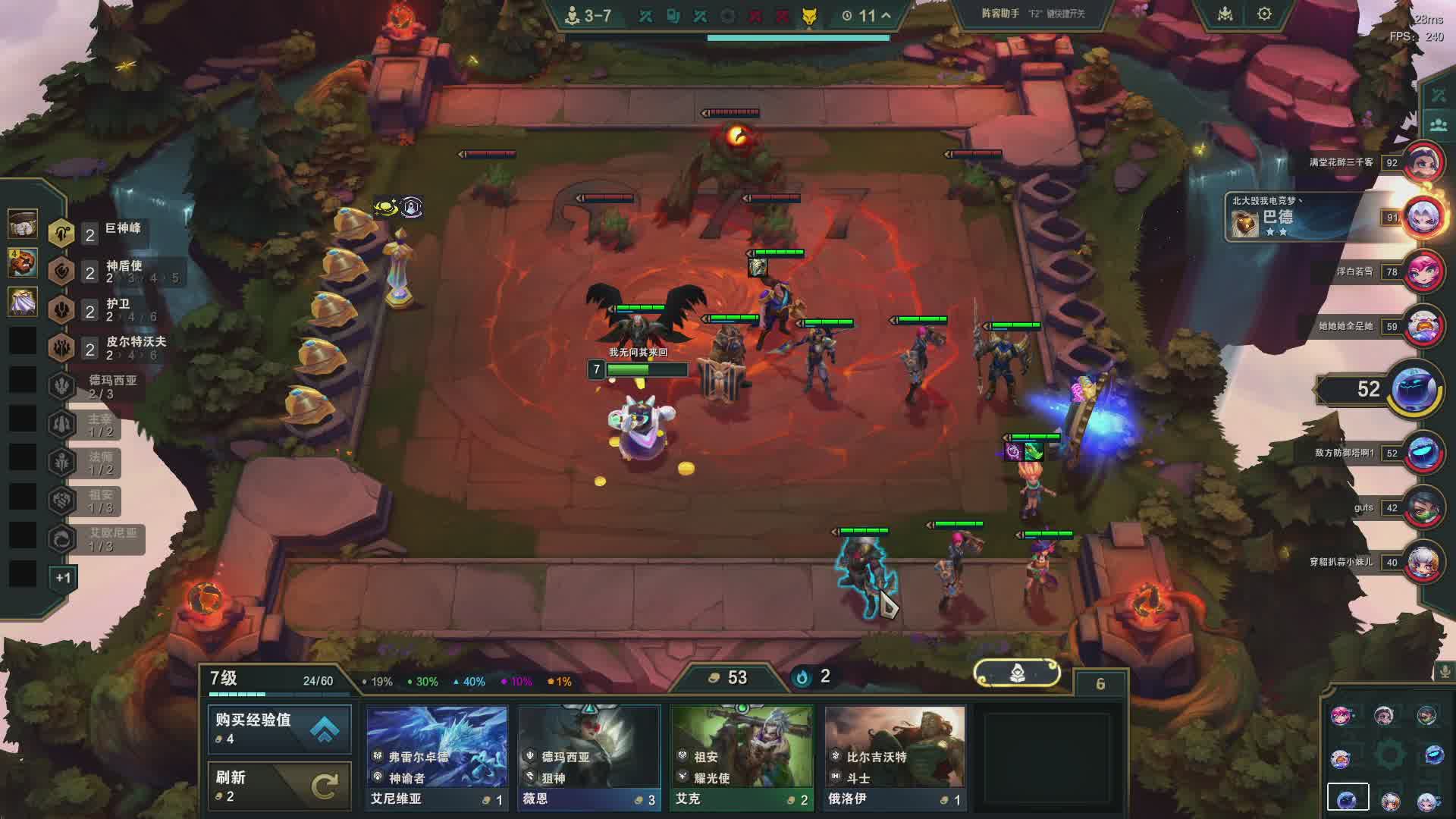Expand the stage timer arrow
The image size is (1456, 819).
pos(886,15)
